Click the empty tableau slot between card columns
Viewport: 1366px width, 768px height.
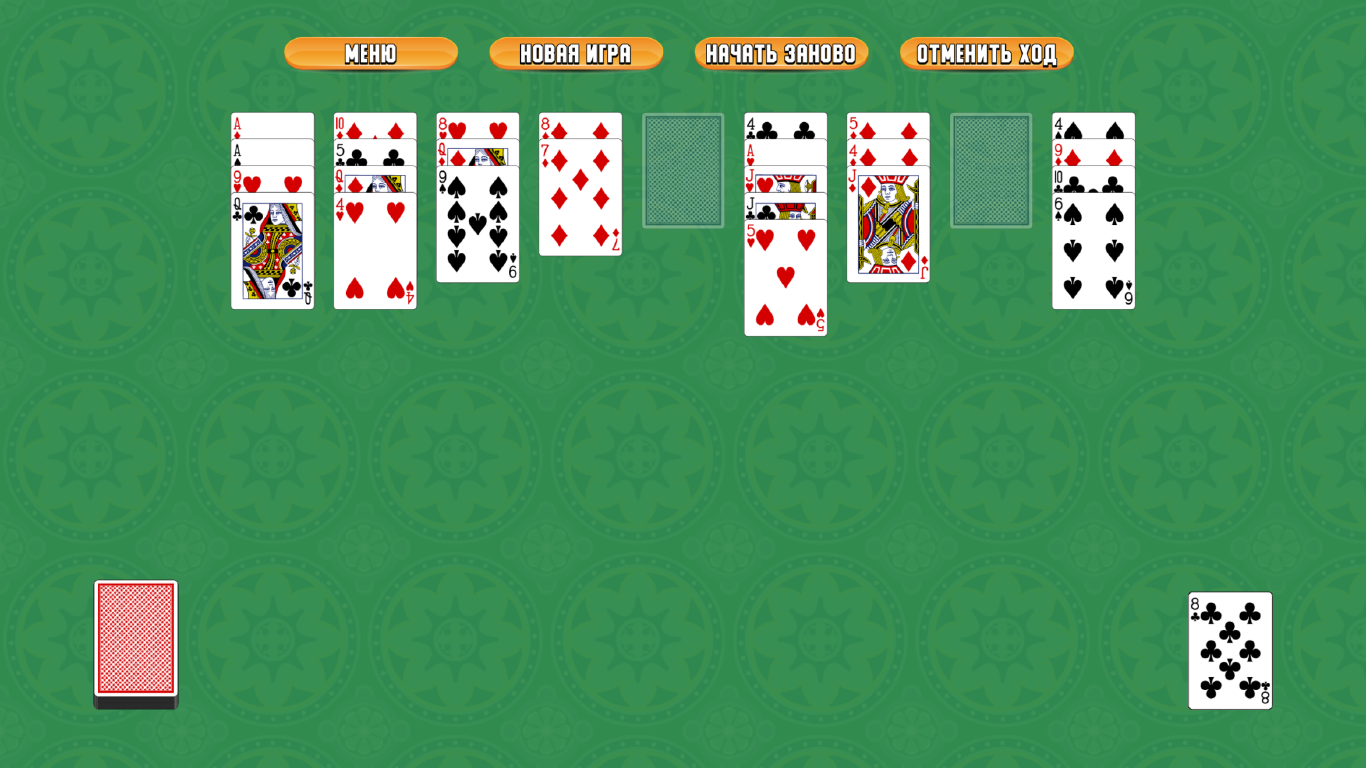point(684,170)
